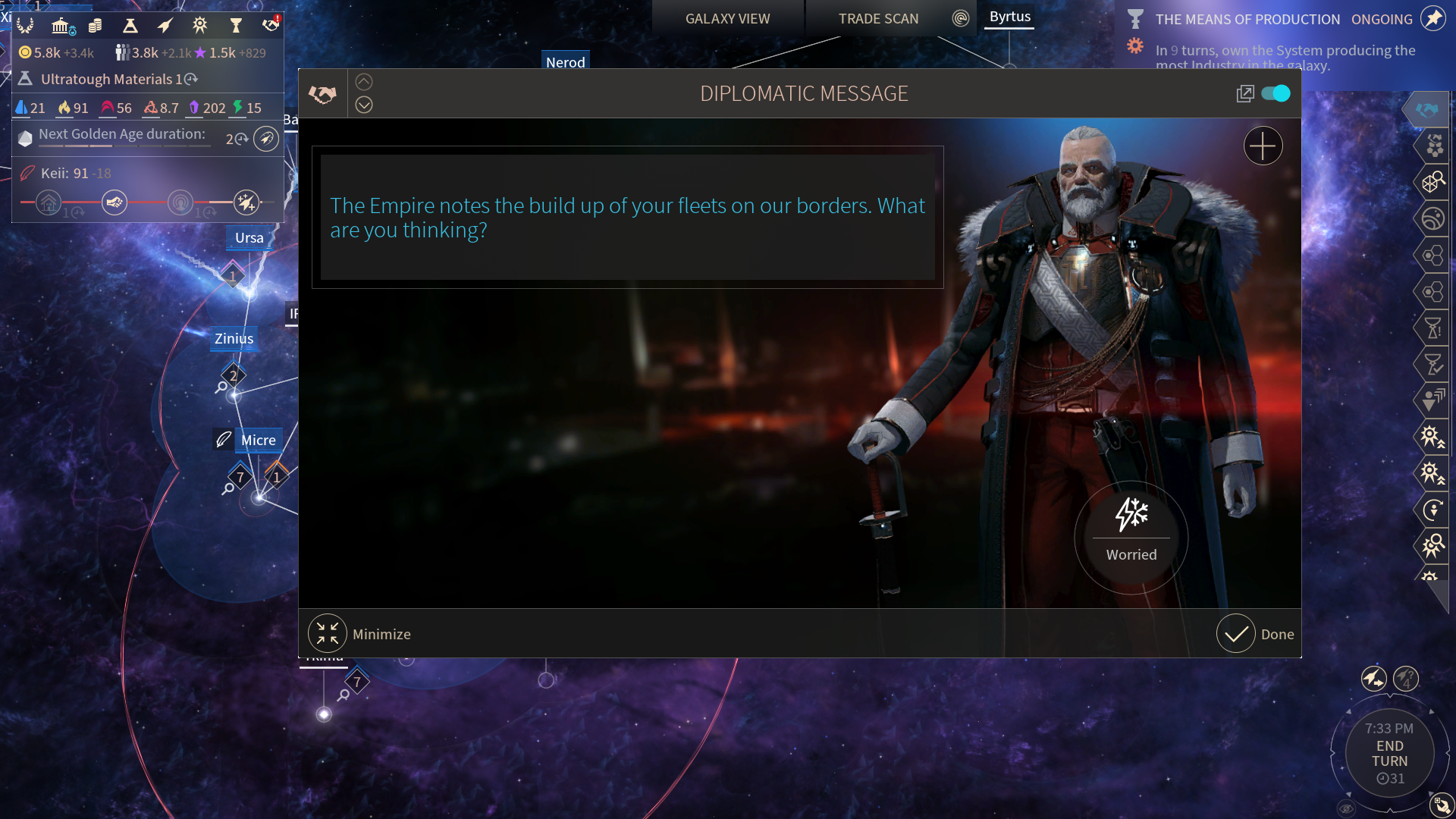Open the Ultratough Materials research entry
The height and width of the screenshot is (819, 1456).
[106, 79]
